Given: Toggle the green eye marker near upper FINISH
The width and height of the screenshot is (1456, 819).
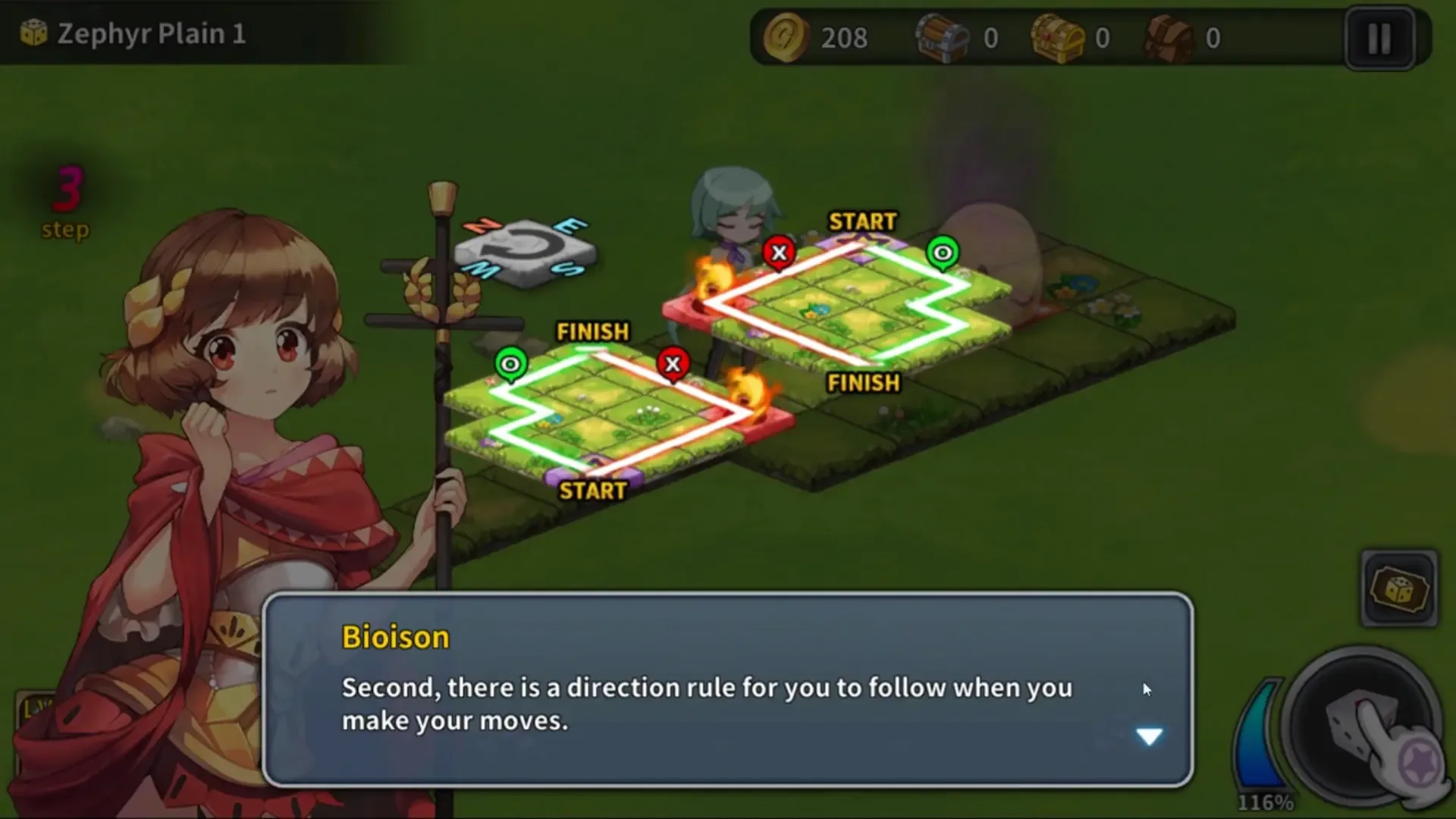Looking at the screenshot, I should click(x=942, y=253).
